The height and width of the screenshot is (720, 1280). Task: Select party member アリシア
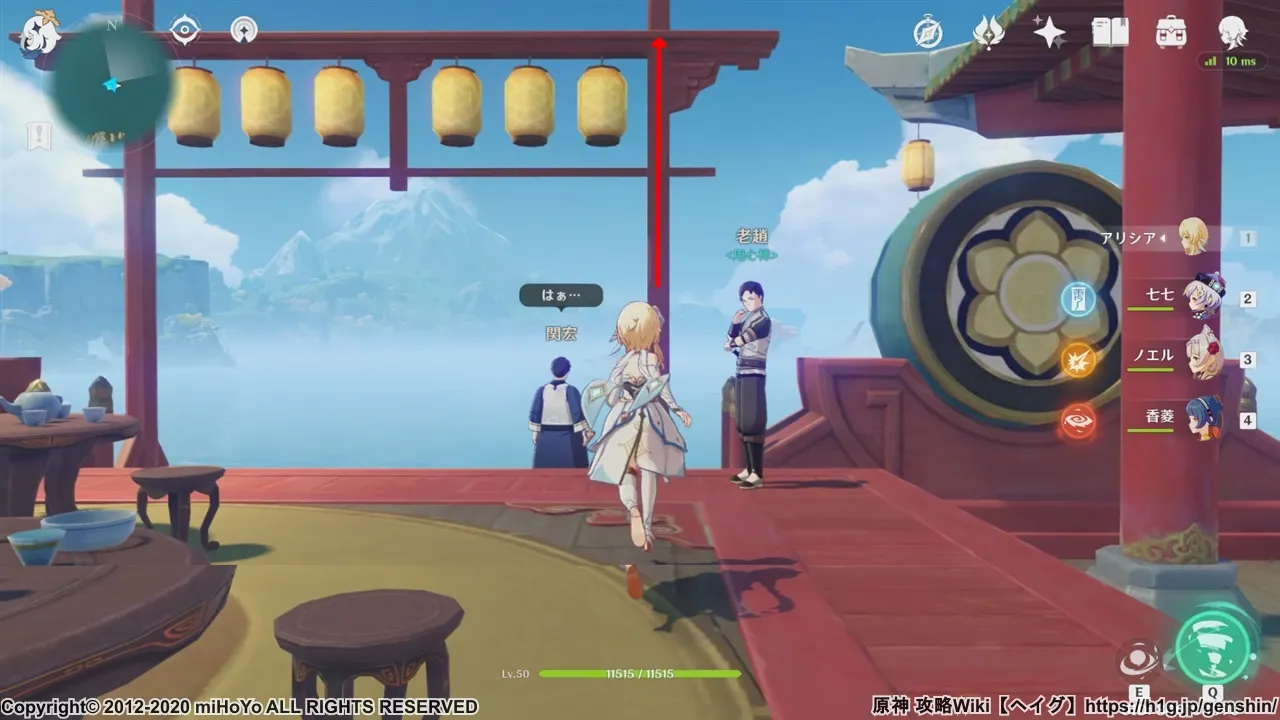click(x=1193, y=237)
